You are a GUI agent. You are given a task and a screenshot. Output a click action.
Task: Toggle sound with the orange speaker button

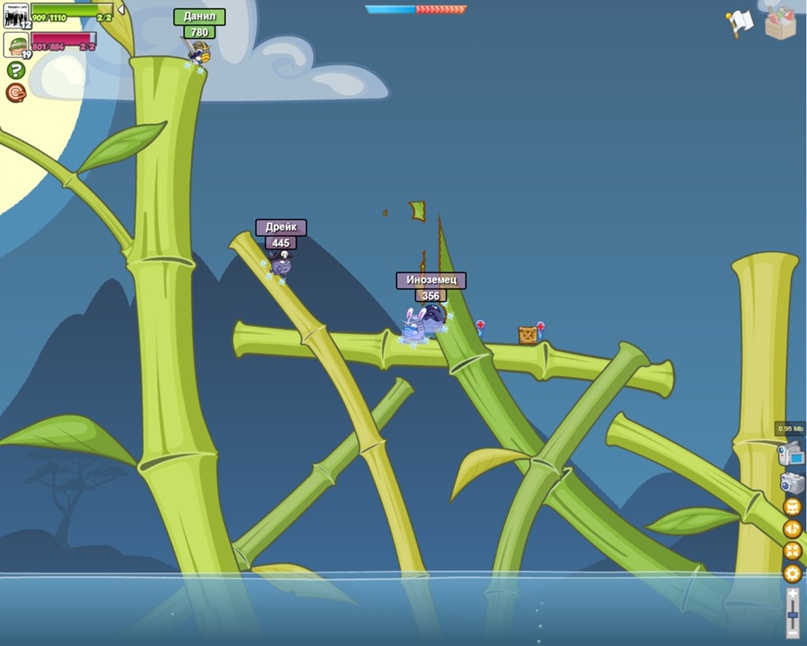point(792,529)
